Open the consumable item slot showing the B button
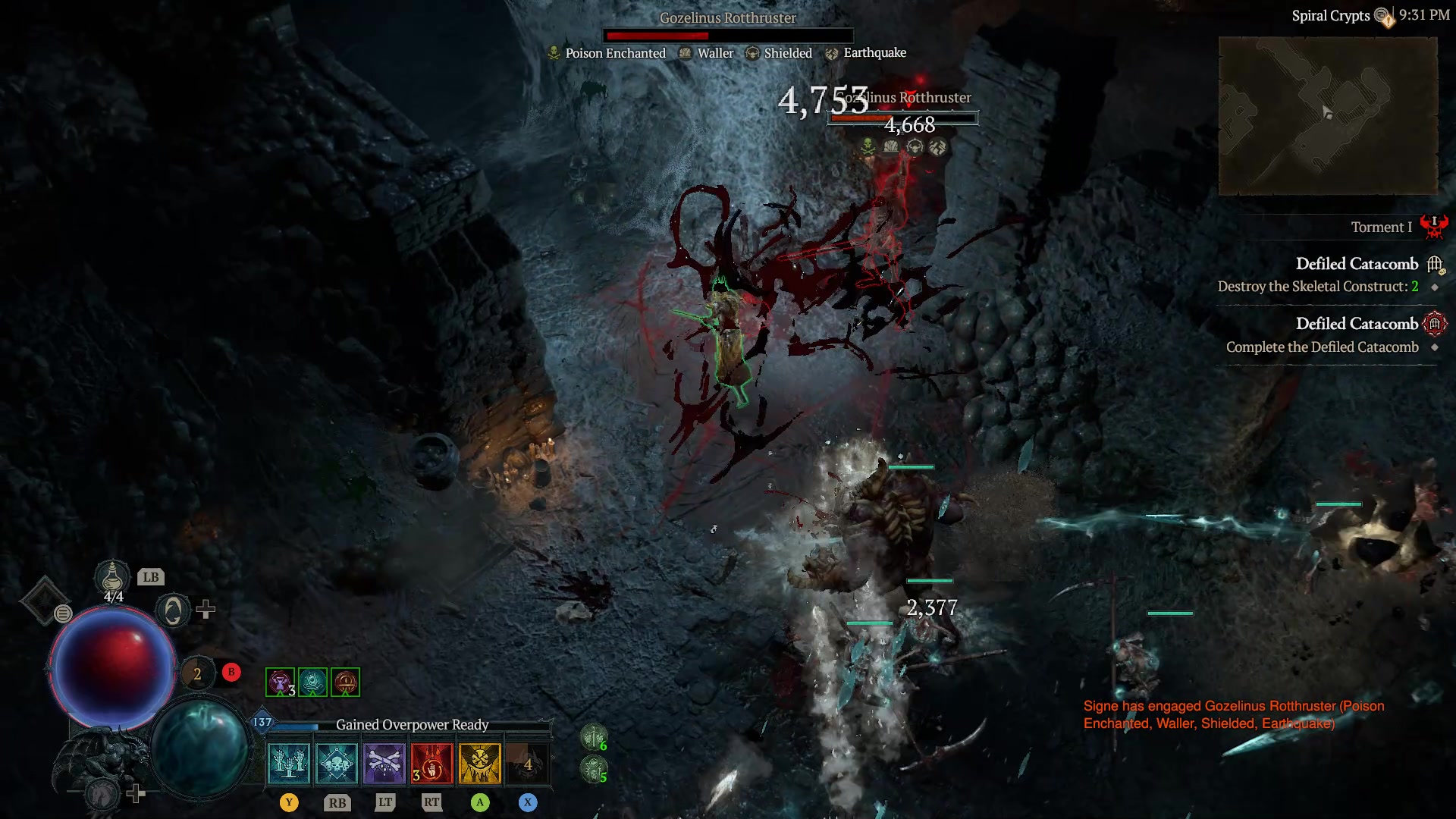This screenshot has height=819, width=1456. pyautogui.click(x=199, y=673)
